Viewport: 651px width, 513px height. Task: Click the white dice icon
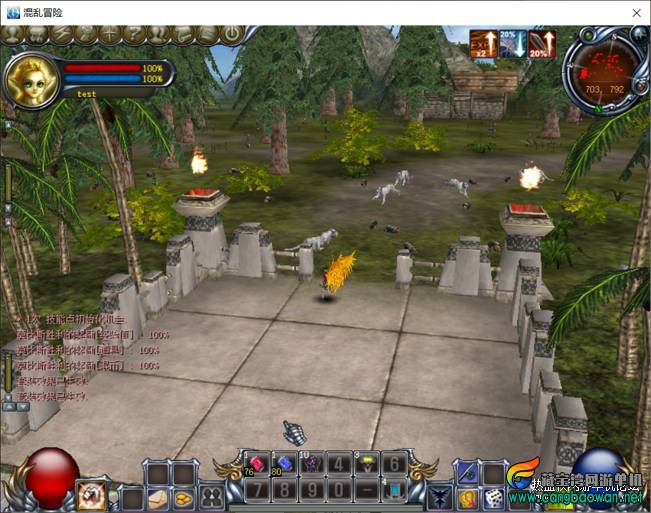pyautogui.click(x=493, y=497)
